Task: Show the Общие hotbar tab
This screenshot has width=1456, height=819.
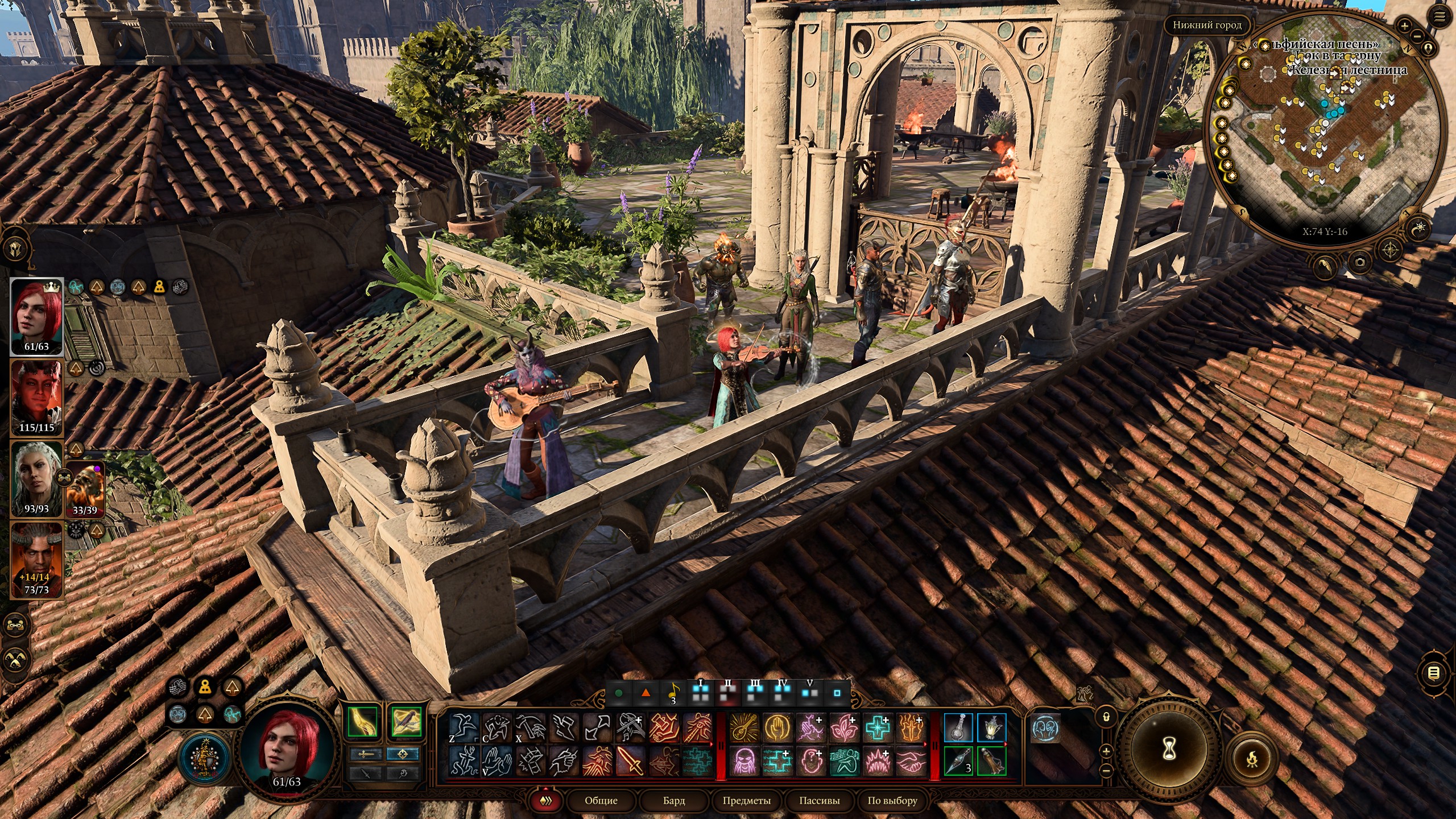Action: [x=601, y=800]
